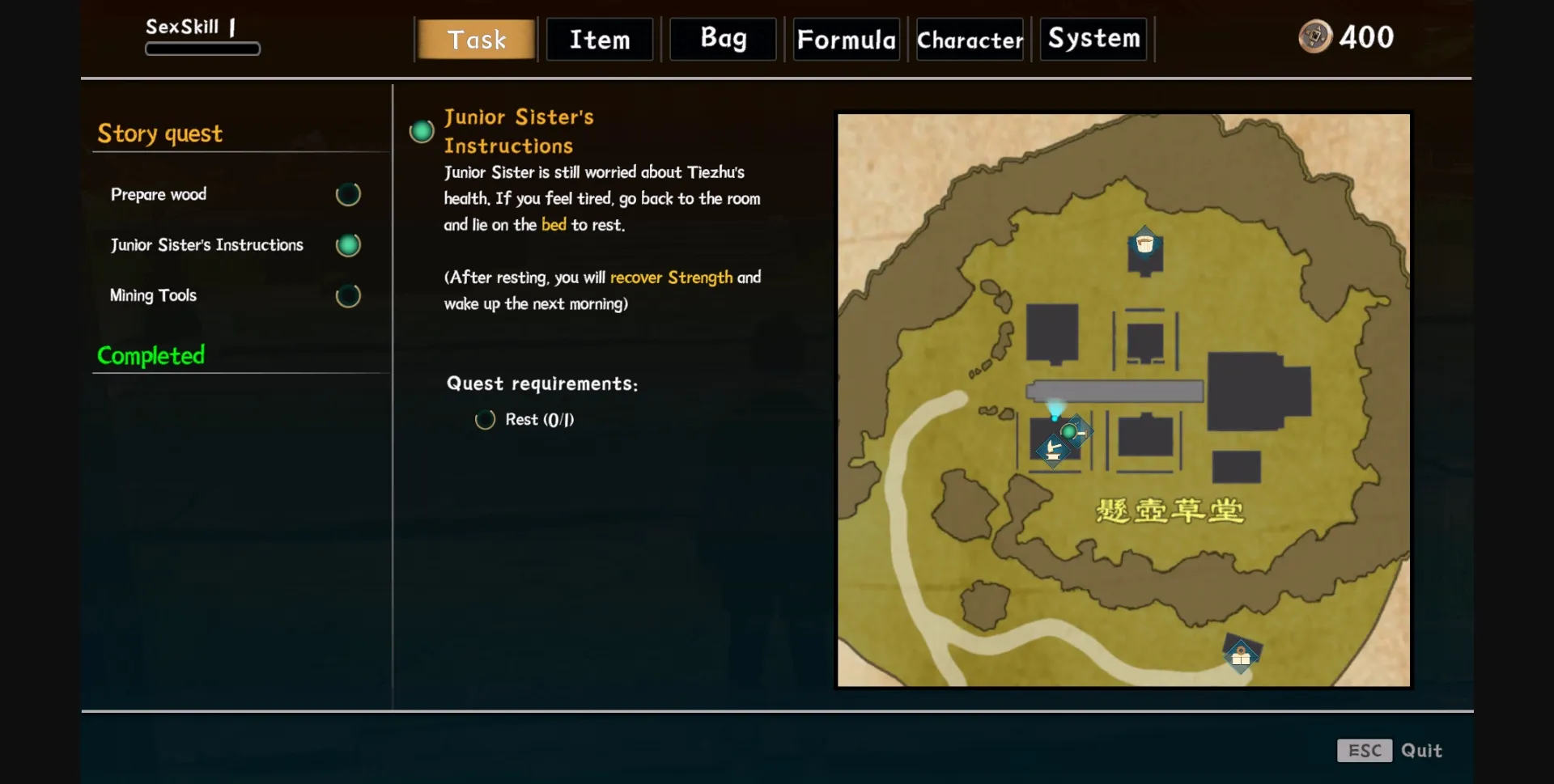This screenshot has width=1554, height=784.
Task: Open the Item tab
Action: [600, 40]
